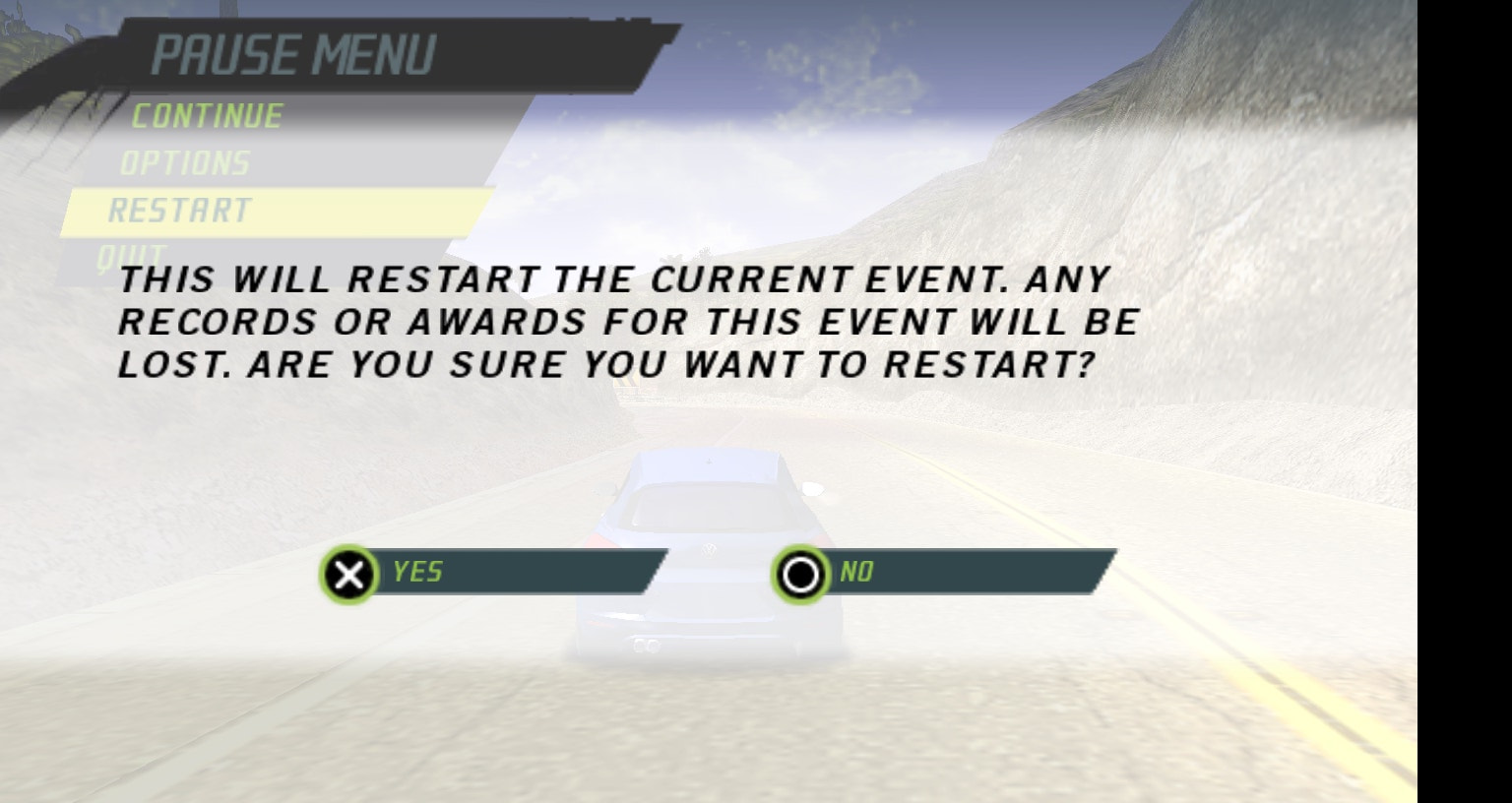The image size is (1512, 803).
Task: Click the PAUSE MENU title banner
Action: coord(295,54)
